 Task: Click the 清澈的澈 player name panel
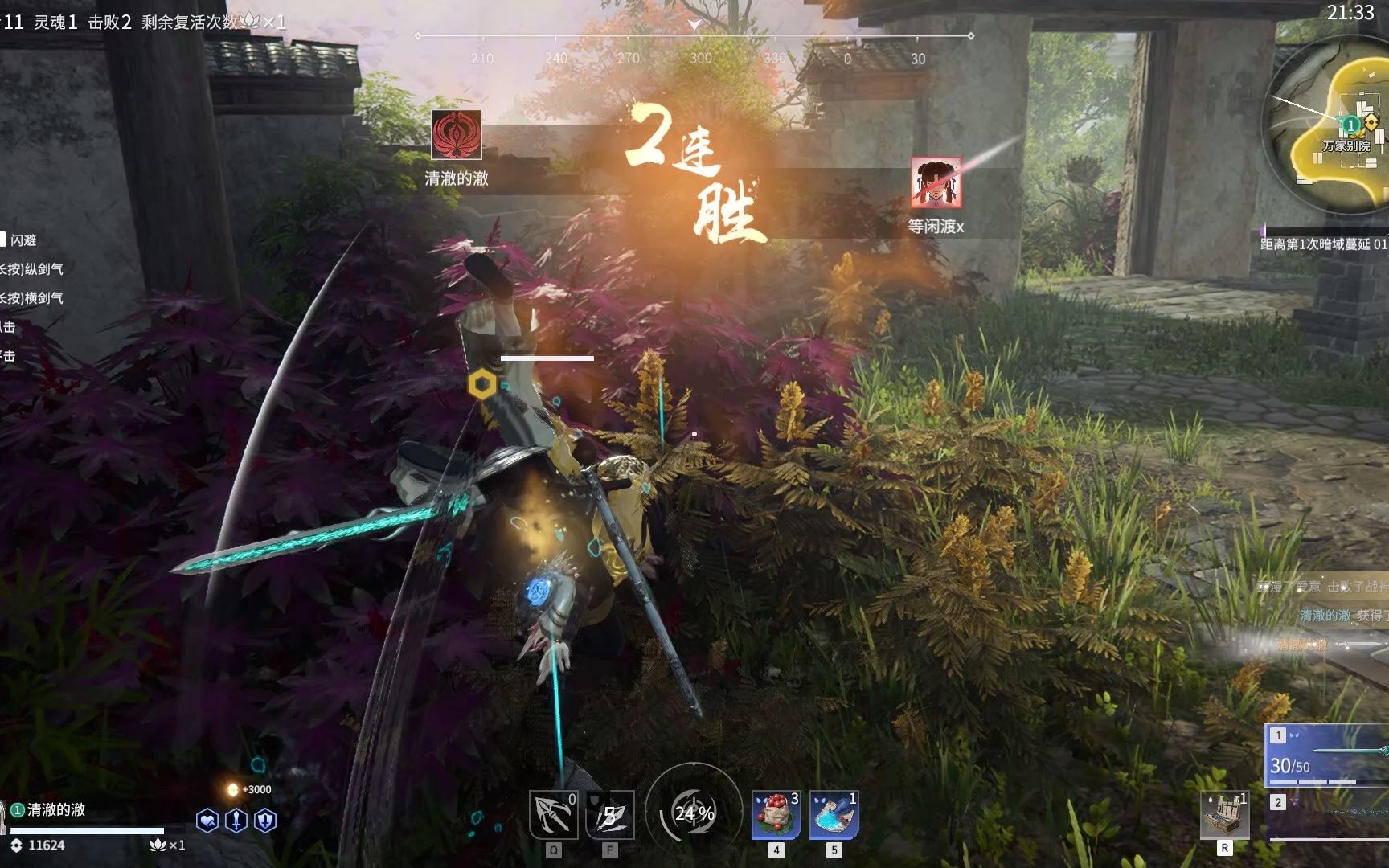(x=56, y=810)
